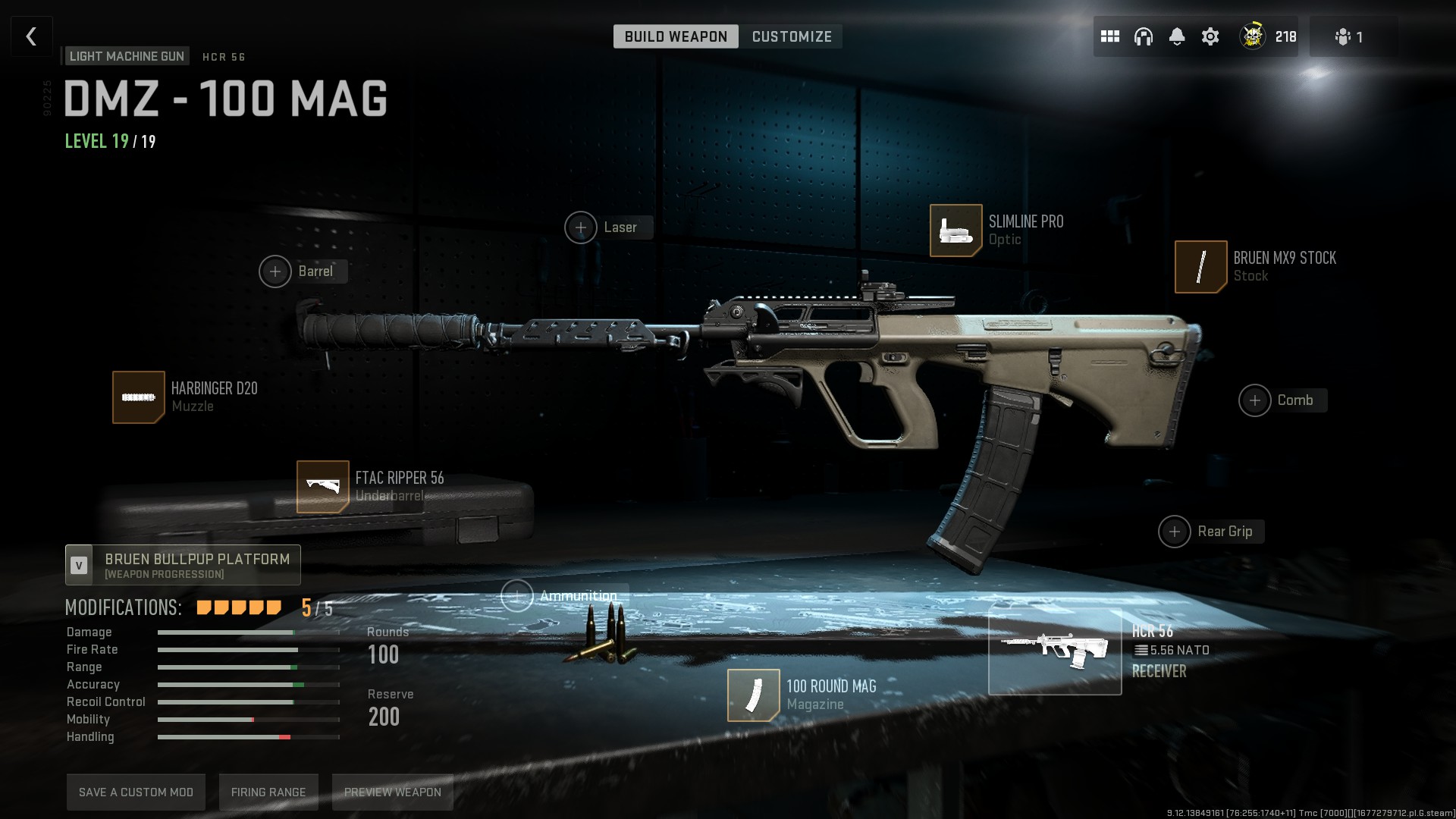Open settings with the gear icon
This screenshot has height=819, width=1456.
click(x=1210, y=36)
